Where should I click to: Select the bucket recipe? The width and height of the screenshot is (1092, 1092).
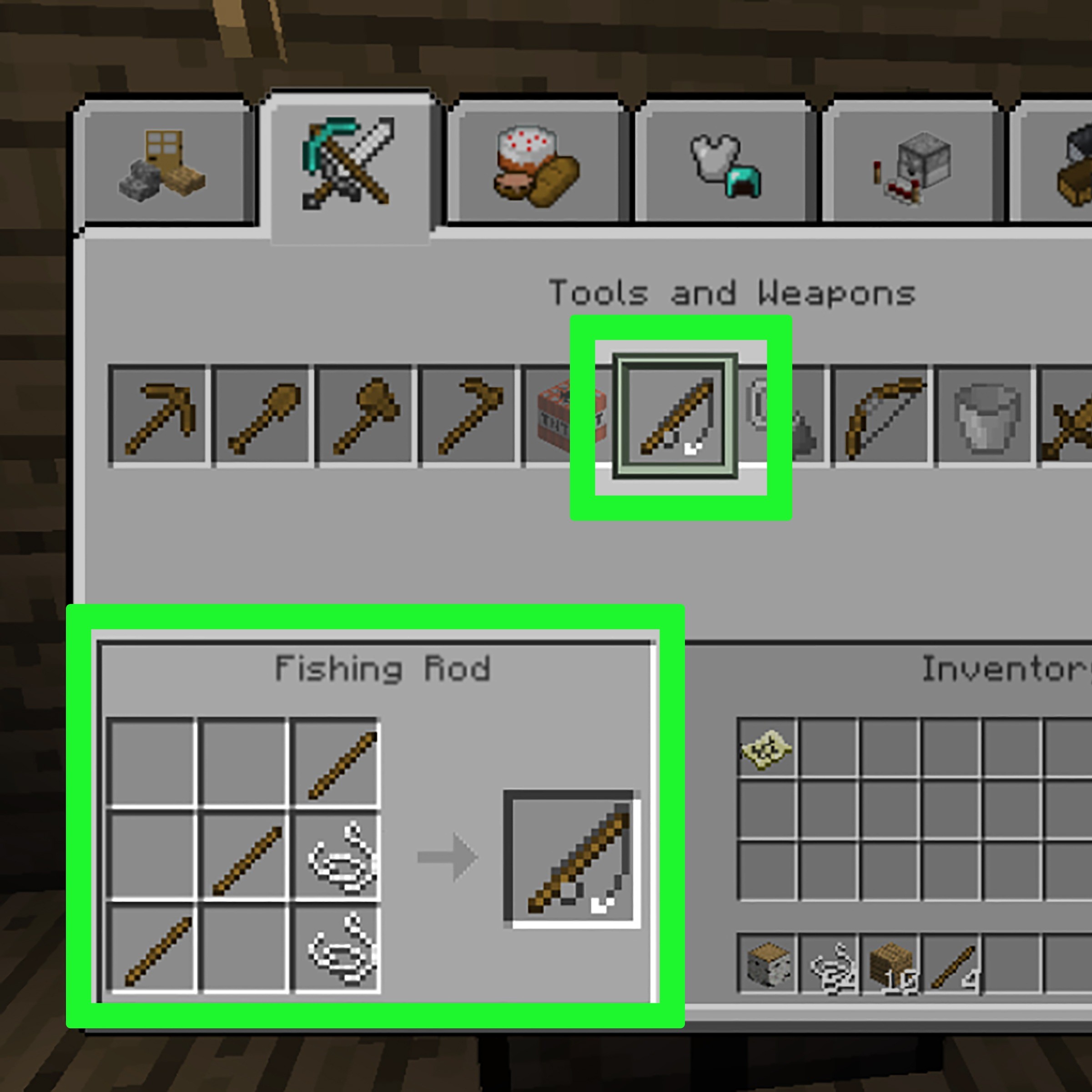coord(983,415)
